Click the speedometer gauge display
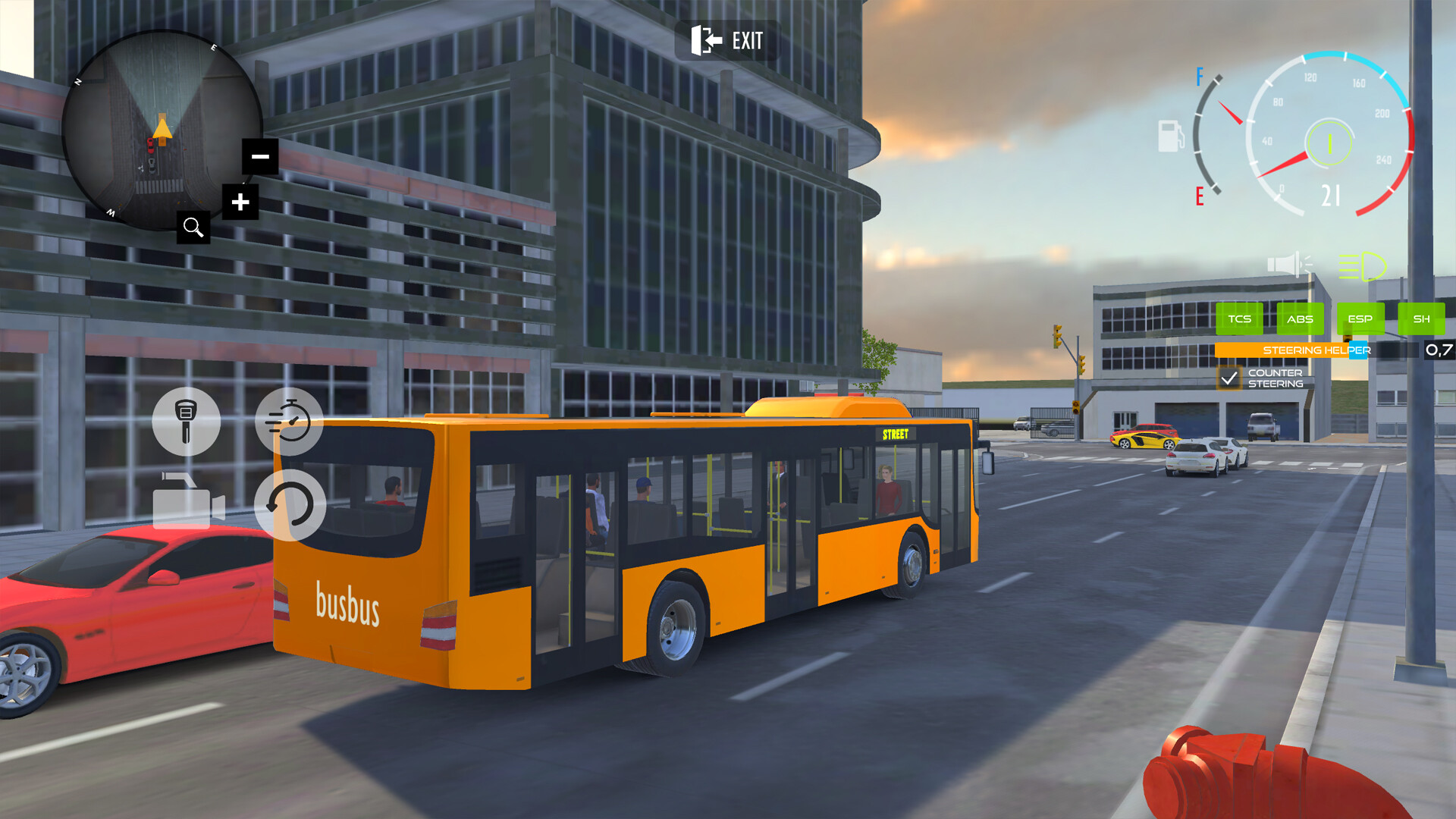 click(x=1331, y=136)
